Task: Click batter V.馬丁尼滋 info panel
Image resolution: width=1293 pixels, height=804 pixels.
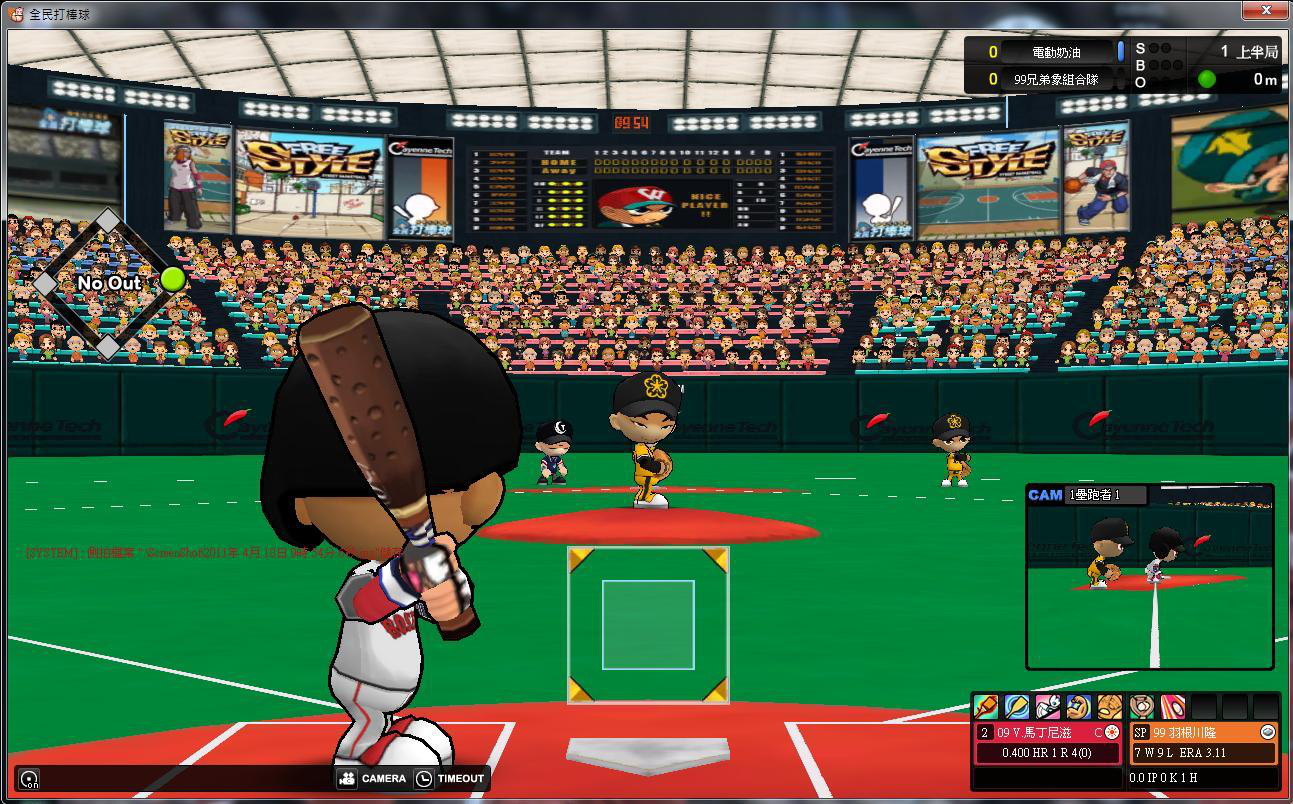Action: [1047, 742]
